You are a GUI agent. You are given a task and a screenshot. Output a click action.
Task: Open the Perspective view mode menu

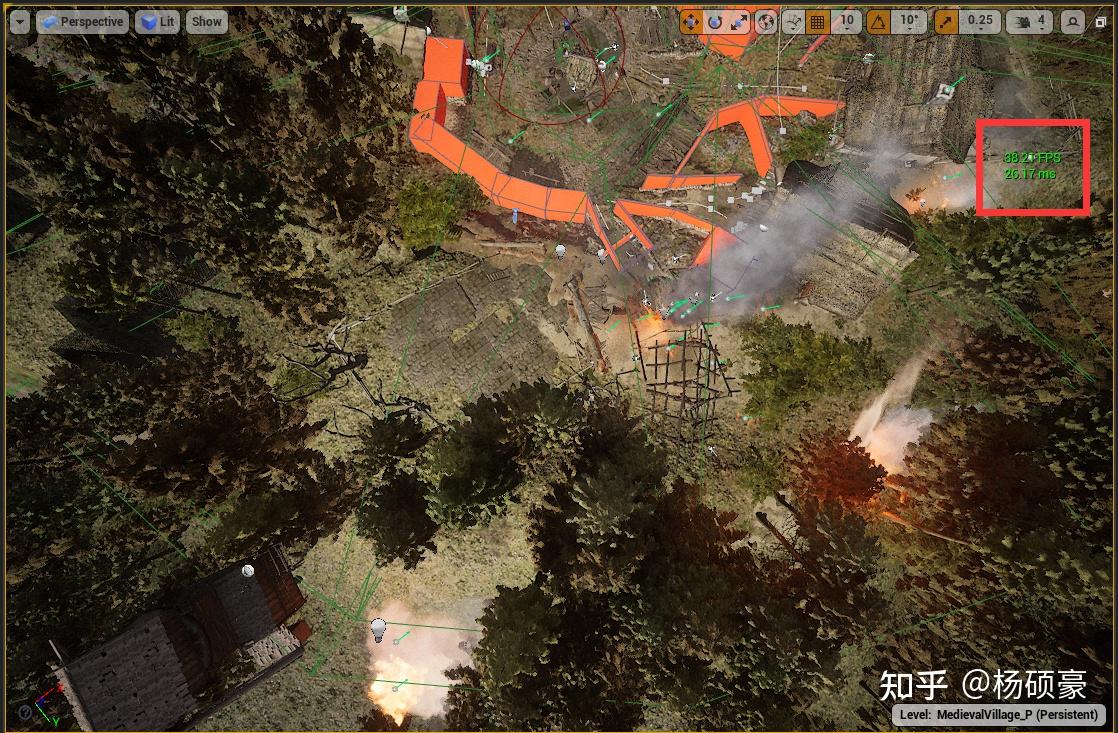click(82, 22)
